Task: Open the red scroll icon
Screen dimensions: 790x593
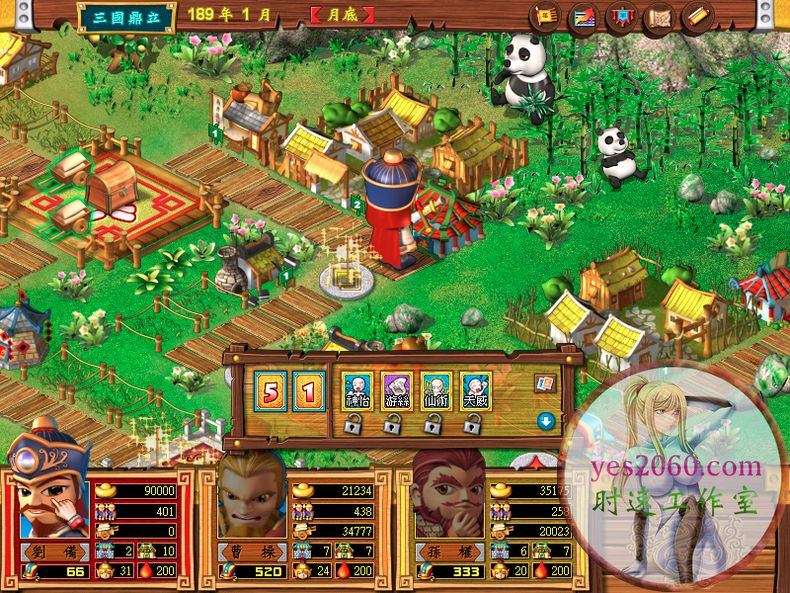Action: [x=696, y=16]
